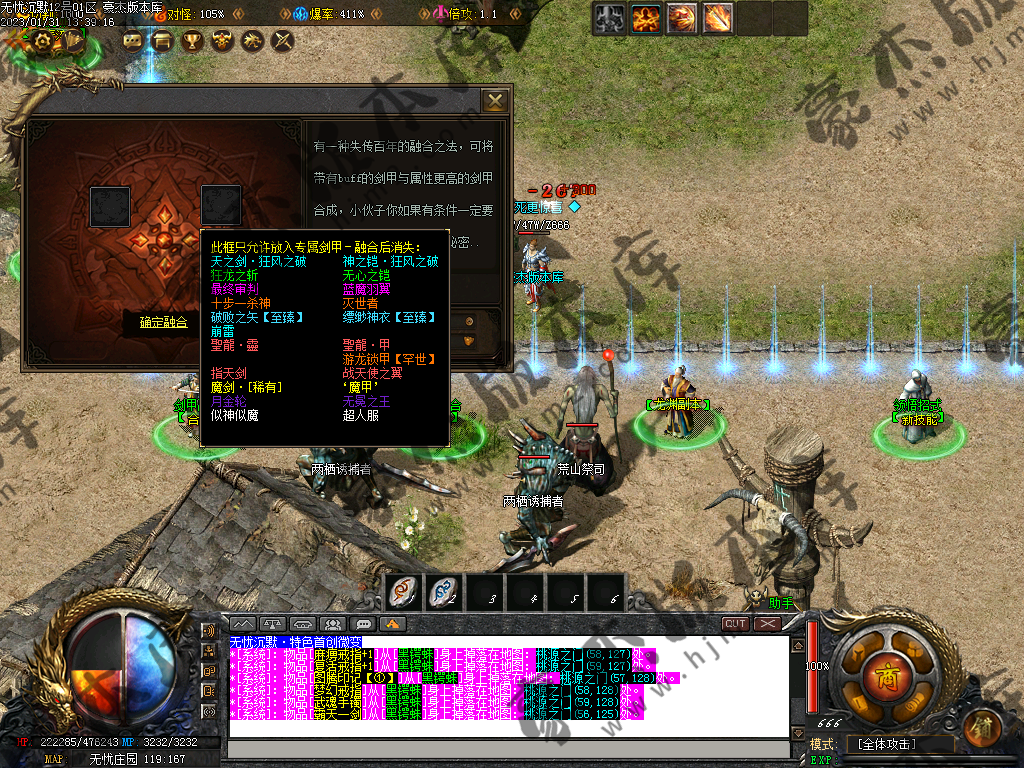The image size is (1024, 768).
Task: Select the speech bubble chat tab
Action: click(x=363, y=624)
